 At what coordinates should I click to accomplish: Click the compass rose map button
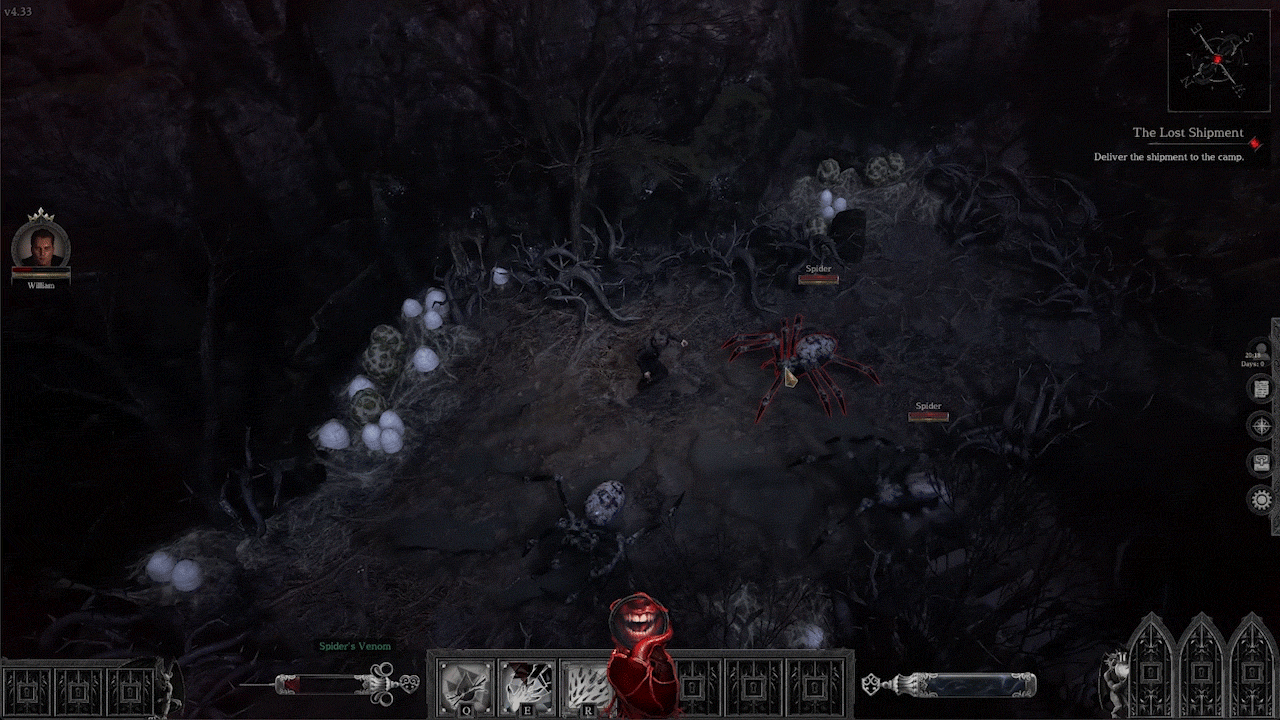(x=1262, y=426)
